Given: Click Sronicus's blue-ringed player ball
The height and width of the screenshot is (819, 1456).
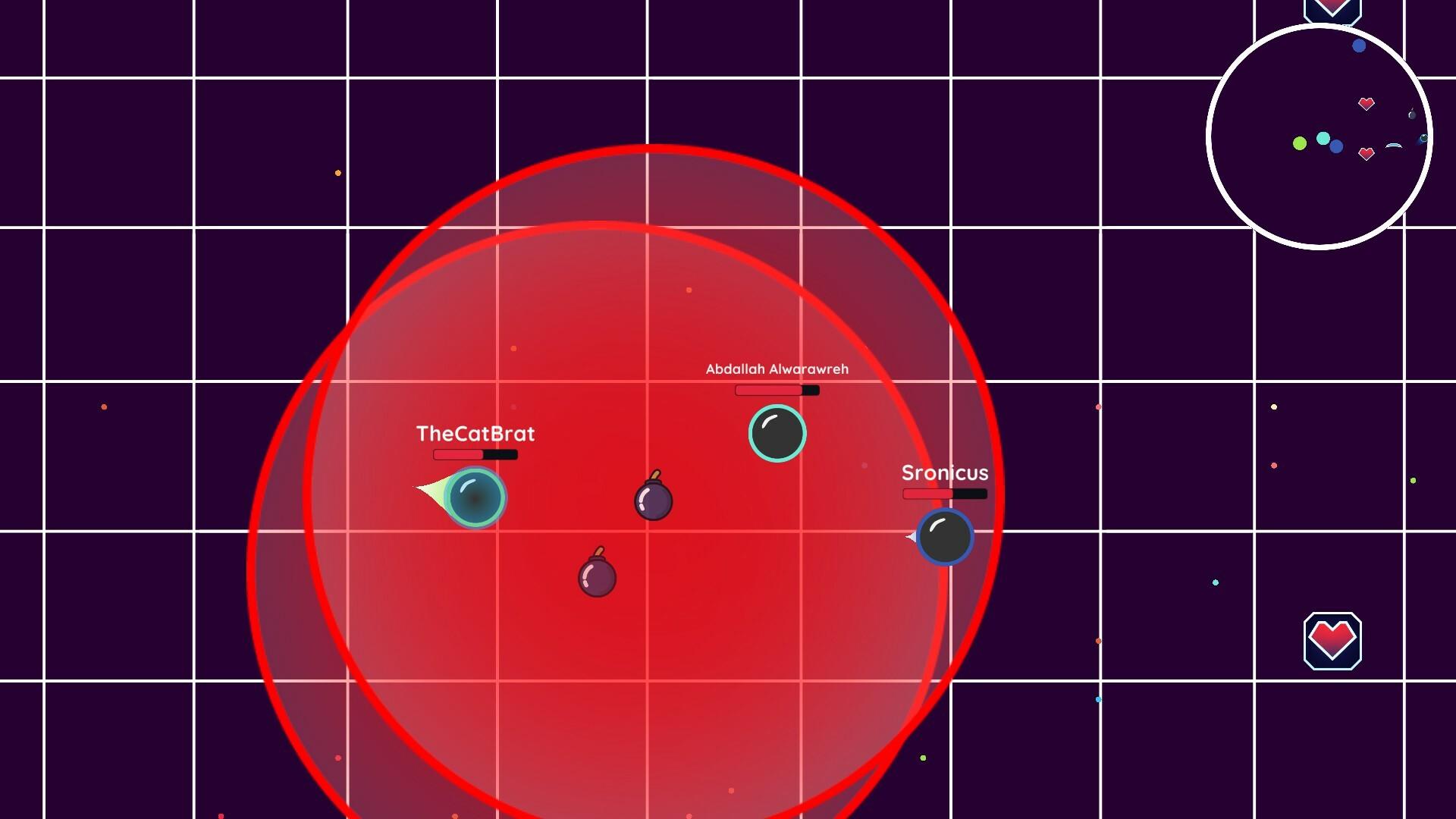Looking at the screenshot, I should (x=944, y=536).
